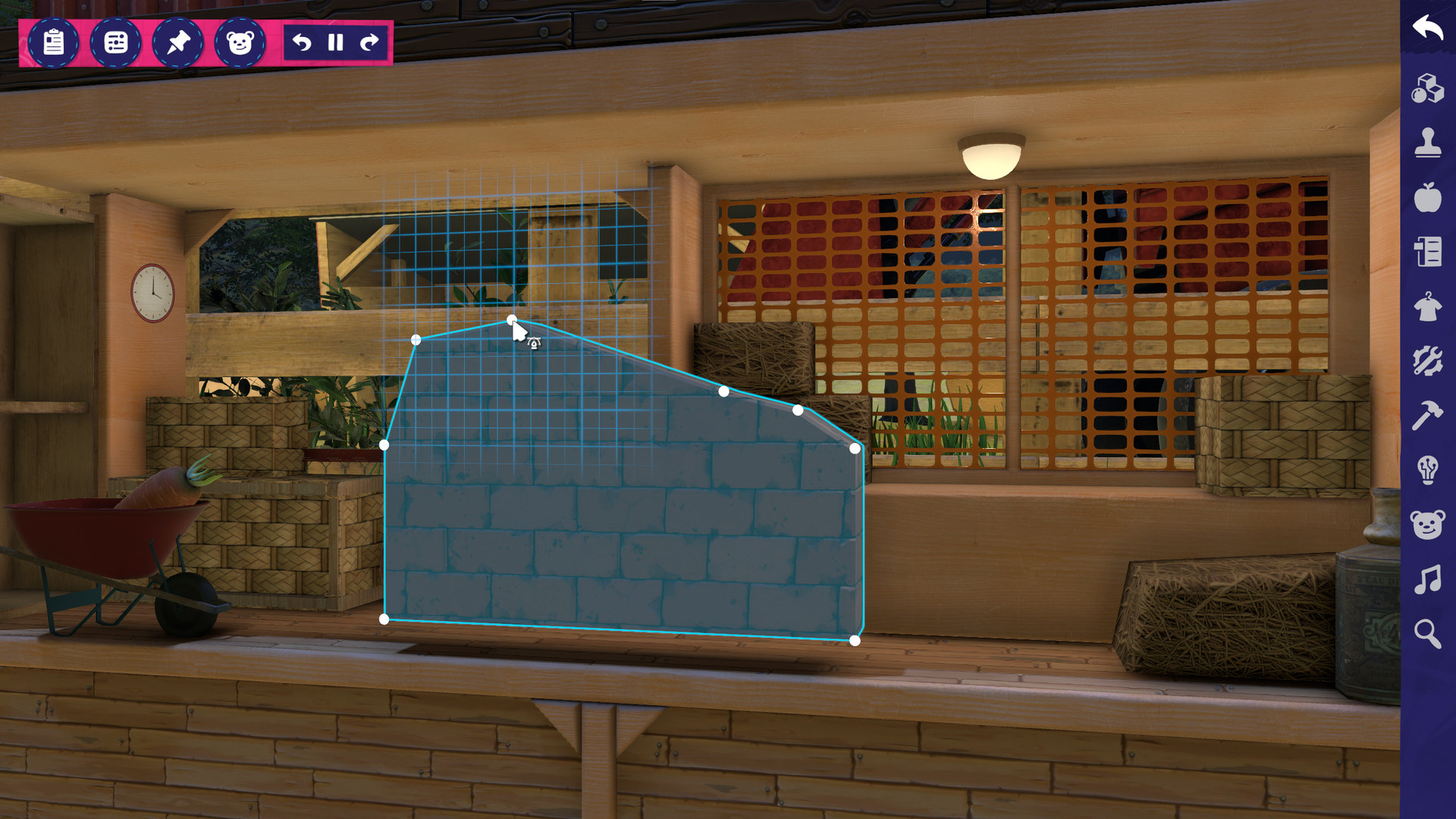The width and height of the screenshot is (1456, 819).
Task: Select the t-shirt clothing tool
Action: 1428,308
